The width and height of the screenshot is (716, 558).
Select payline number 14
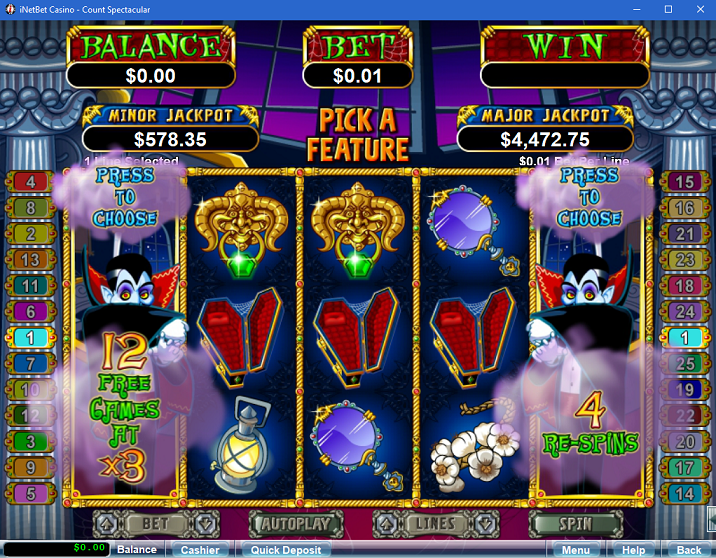coord(685,493)
